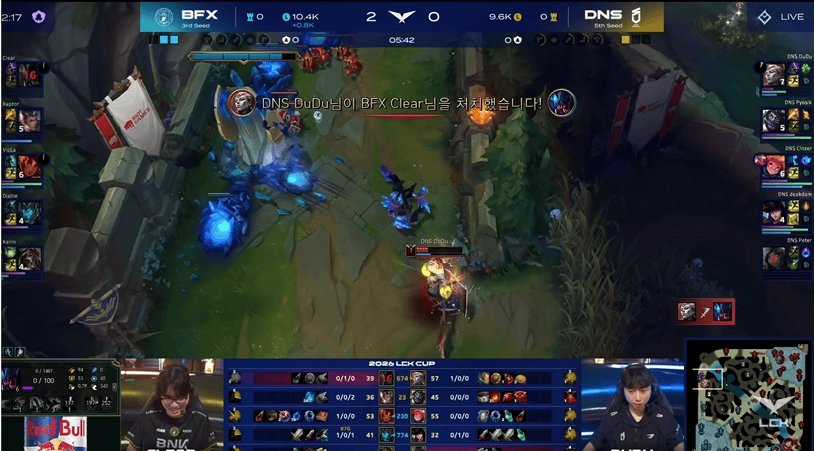815x451 pixels.
Task: Click the kill feed notification banner
Action: click(400, 103)
